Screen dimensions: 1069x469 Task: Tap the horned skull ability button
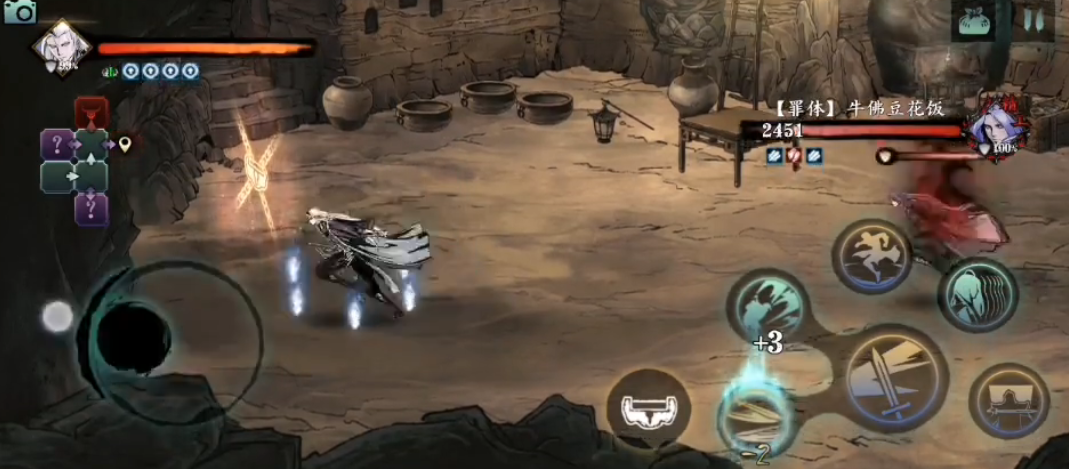pos(647,407)
